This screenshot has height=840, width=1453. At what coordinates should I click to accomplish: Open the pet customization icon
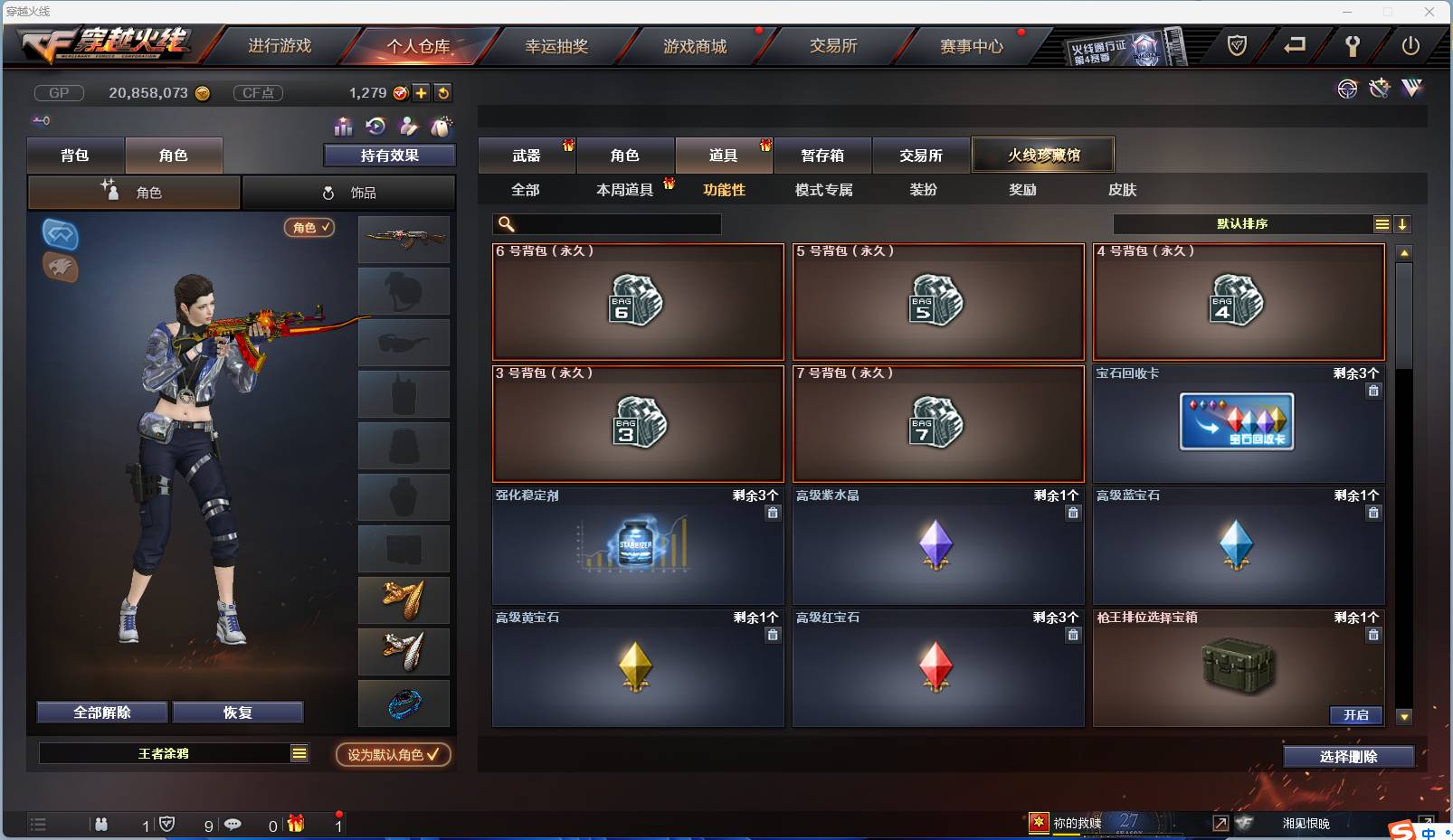click(442, 125)
